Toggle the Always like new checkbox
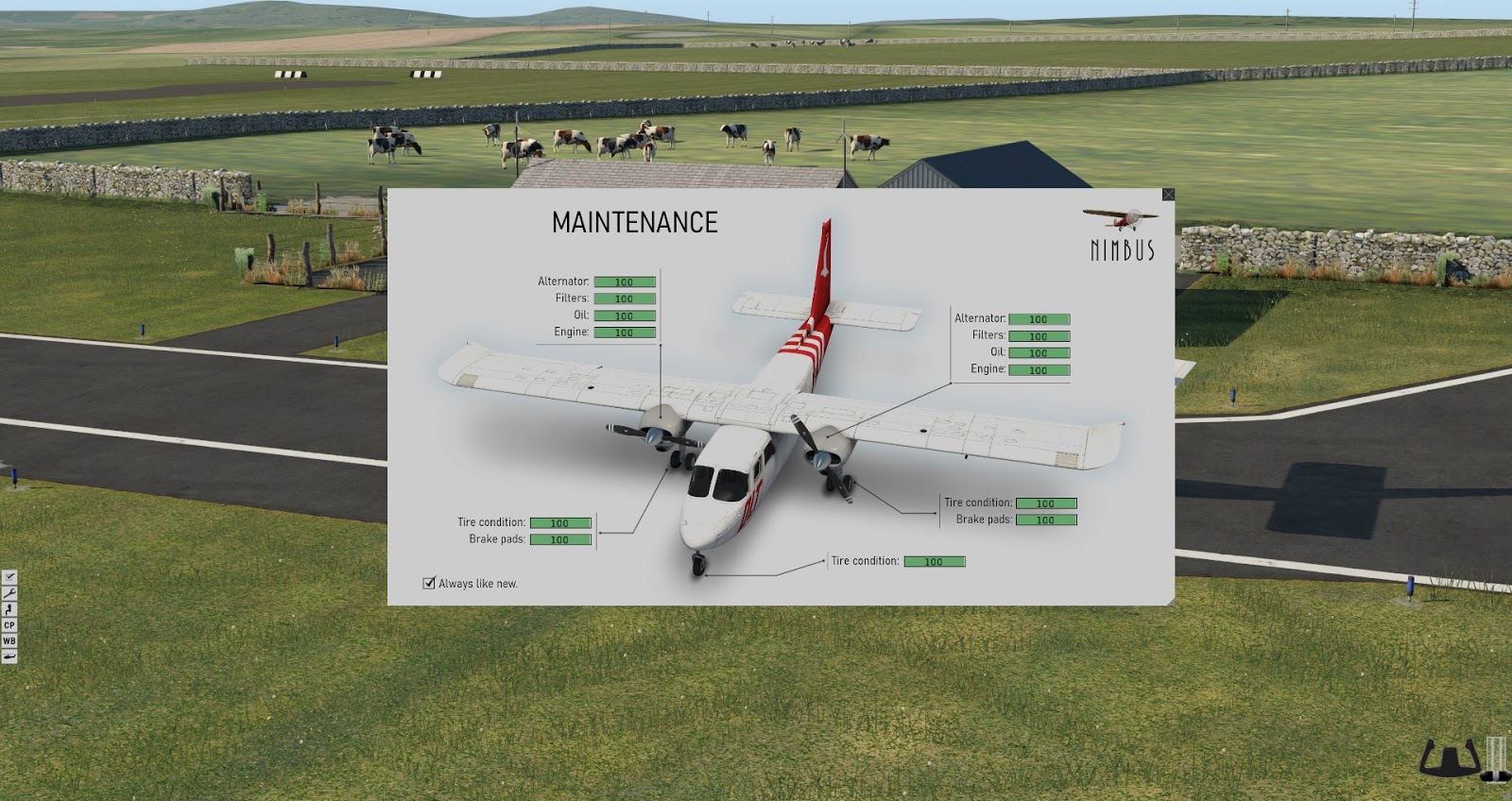 pyautogui.click(x=429, y=583)
